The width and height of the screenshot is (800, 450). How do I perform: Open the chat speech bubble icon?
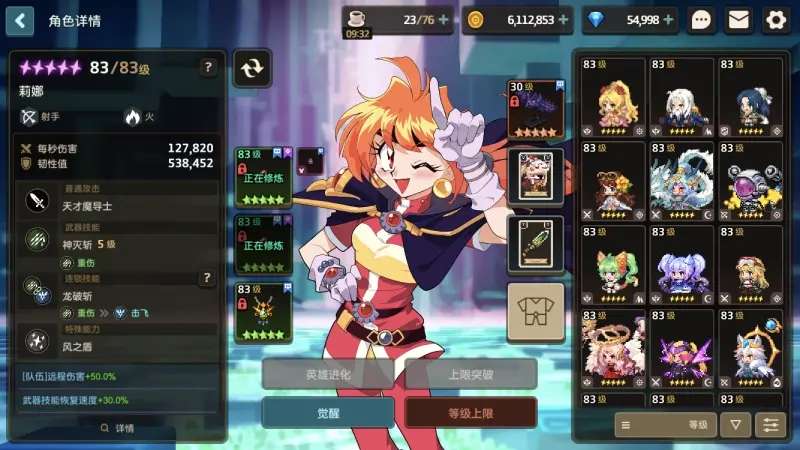click(701, 19)
